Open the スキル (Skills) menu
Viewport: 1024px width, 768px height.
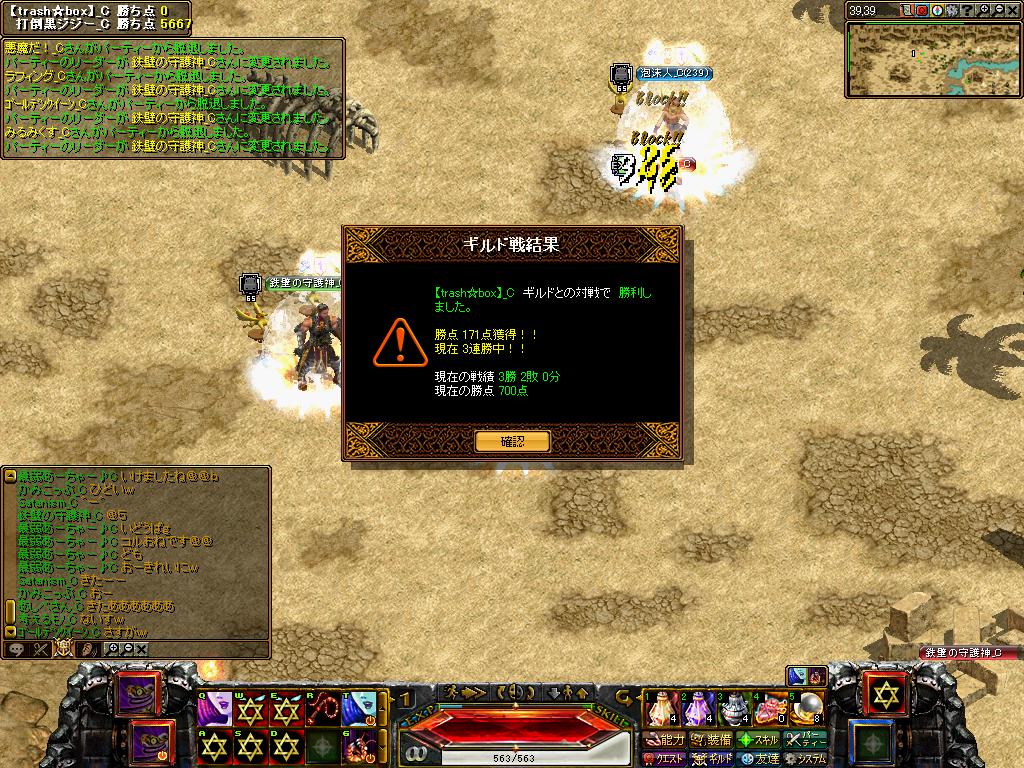coord(758,740)
